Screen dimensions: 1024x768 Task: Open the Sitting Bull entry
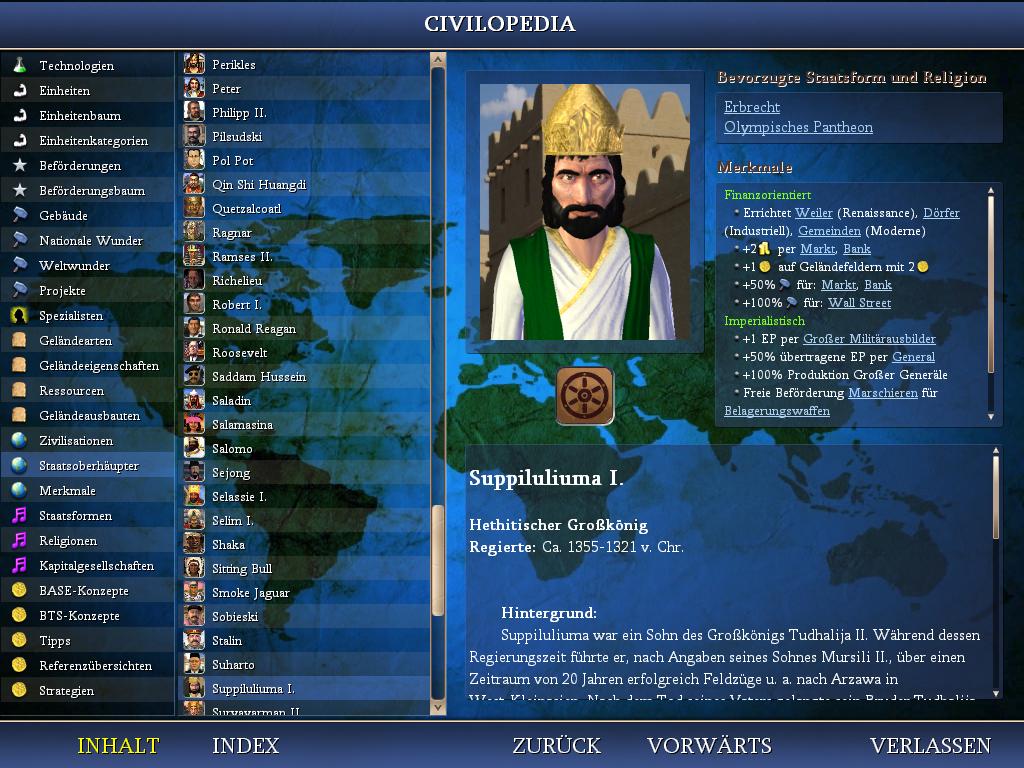click(241, 568)
